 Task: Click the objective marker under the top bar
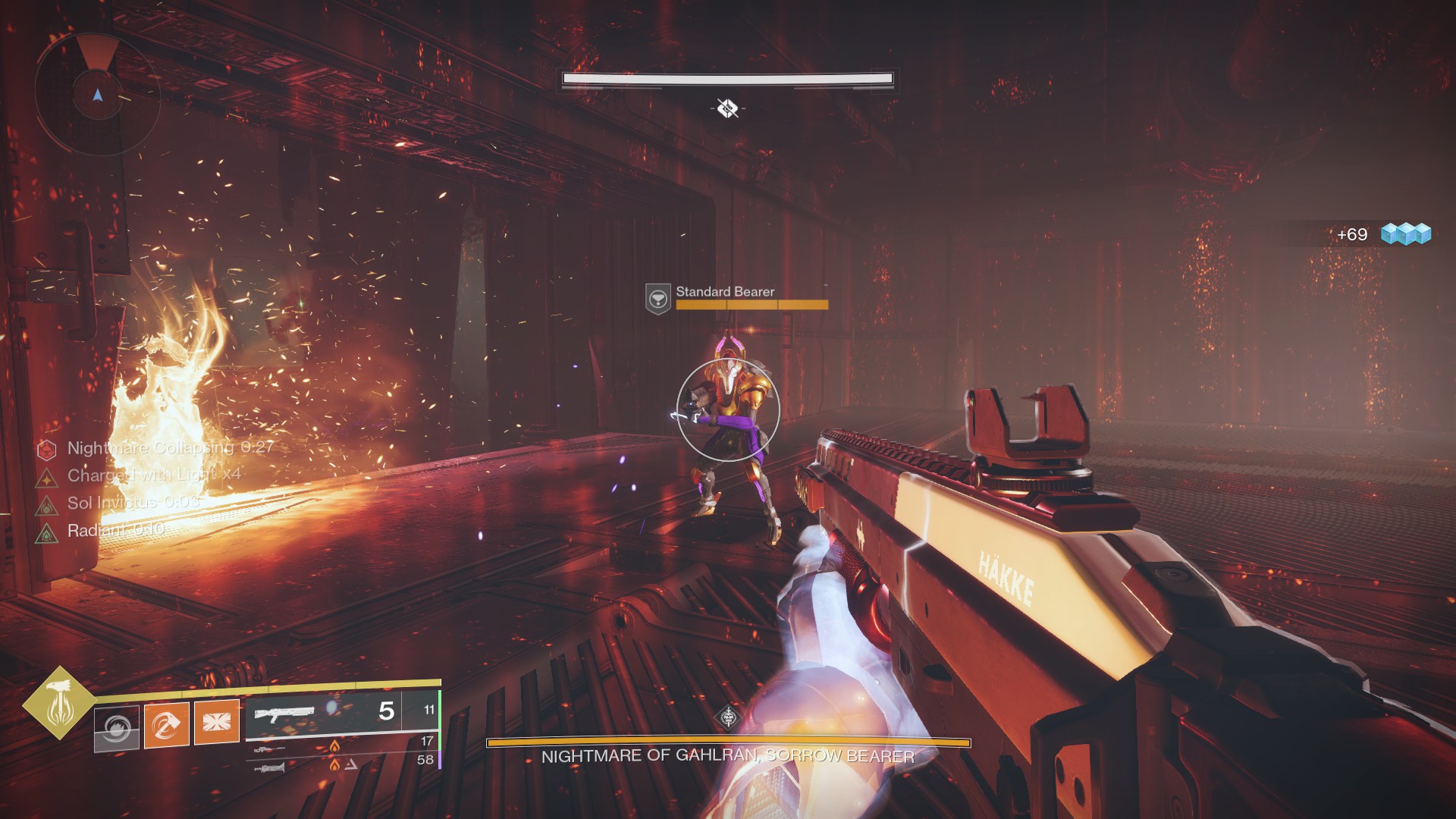point(727,108)
